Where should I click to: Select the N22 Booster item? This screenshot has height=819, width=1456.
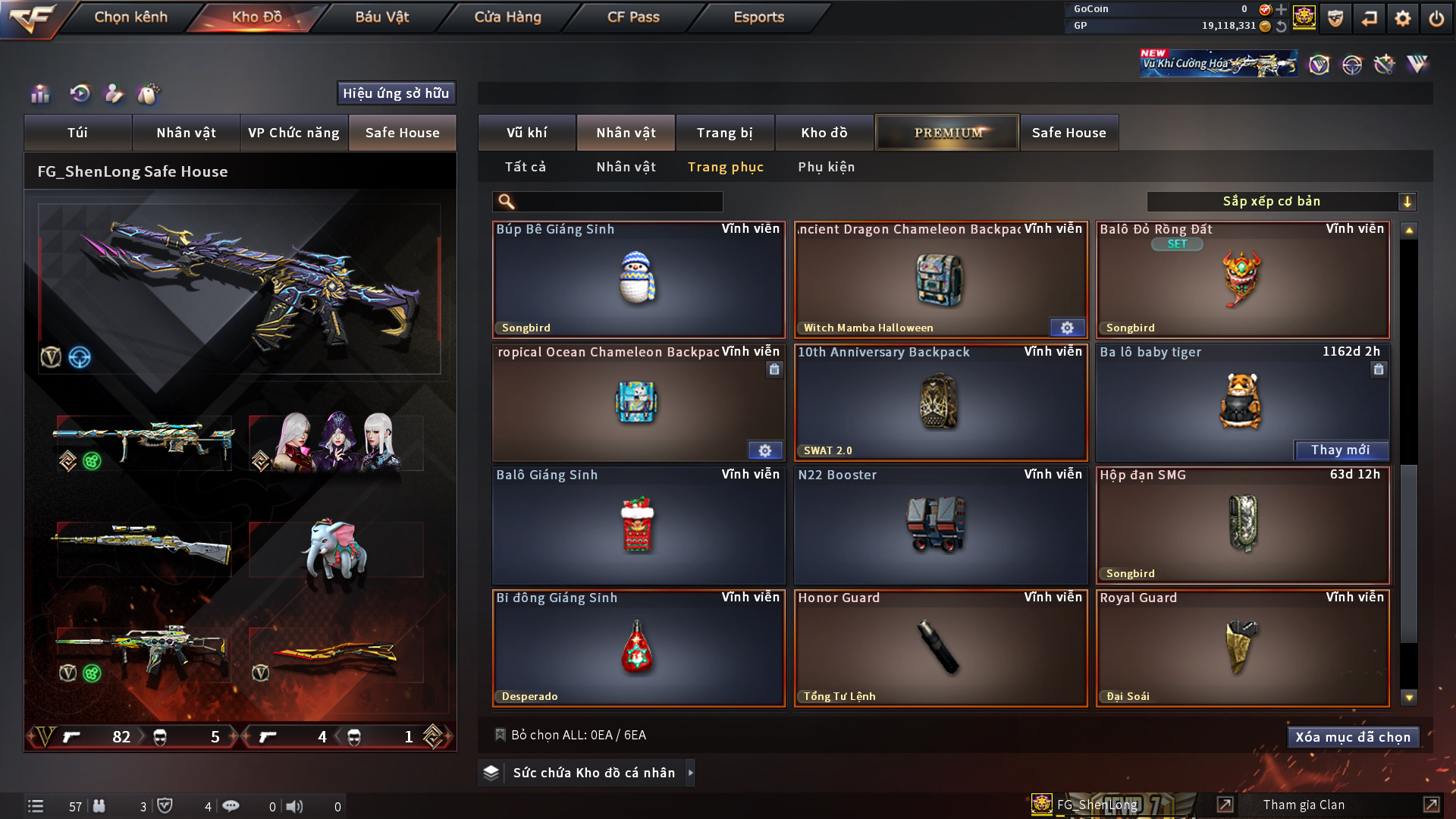pyautogui.click(x=940, y=526)
